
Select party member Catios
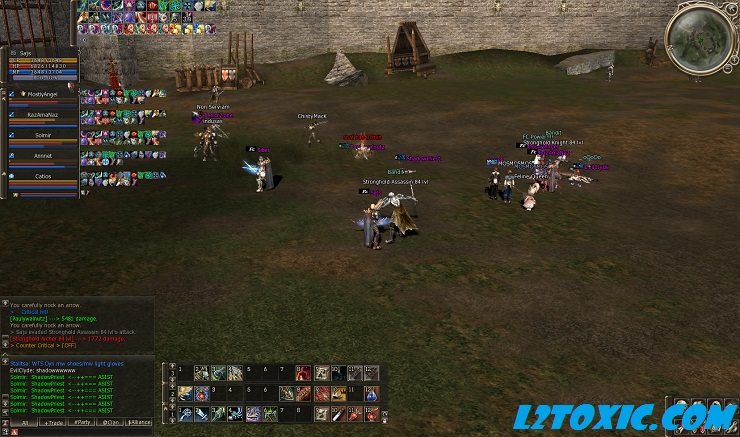pyautogui.click(x=42, y=177)
